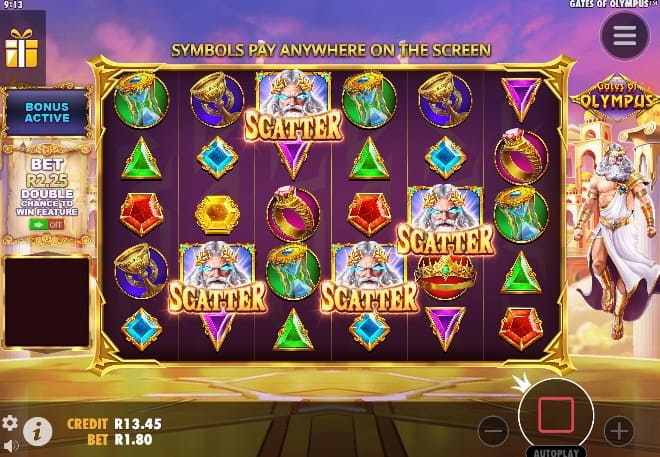Open the hamburger menu
The width and height of the screenshot is (660, 457).
coord(624,37)
